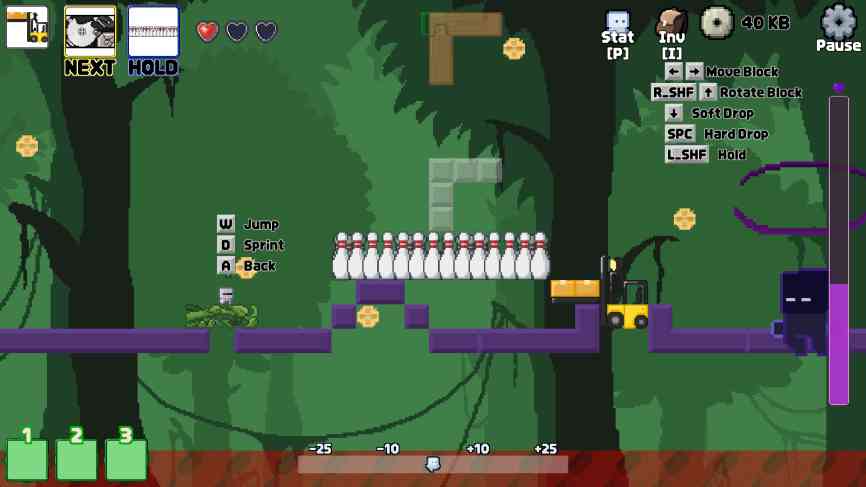Select the HOLD block slot
This screenshot has height=487, width=866.
153,31
